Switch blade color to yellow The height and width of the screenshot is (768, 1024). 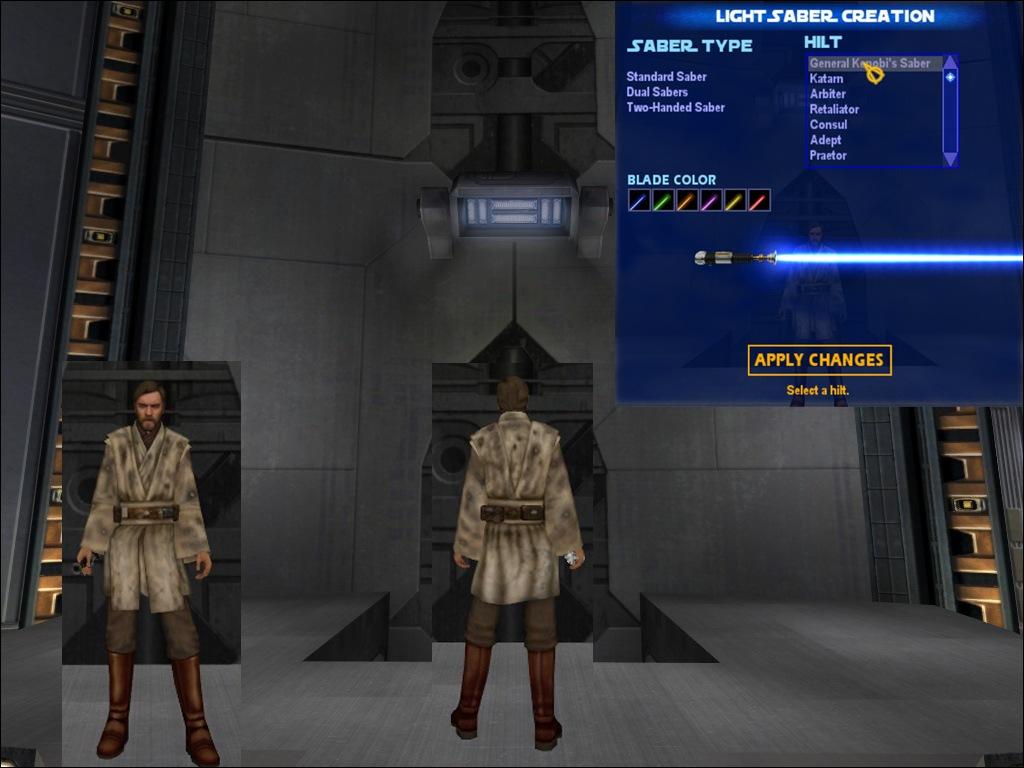pyautogui.click(x=735, y=201)
